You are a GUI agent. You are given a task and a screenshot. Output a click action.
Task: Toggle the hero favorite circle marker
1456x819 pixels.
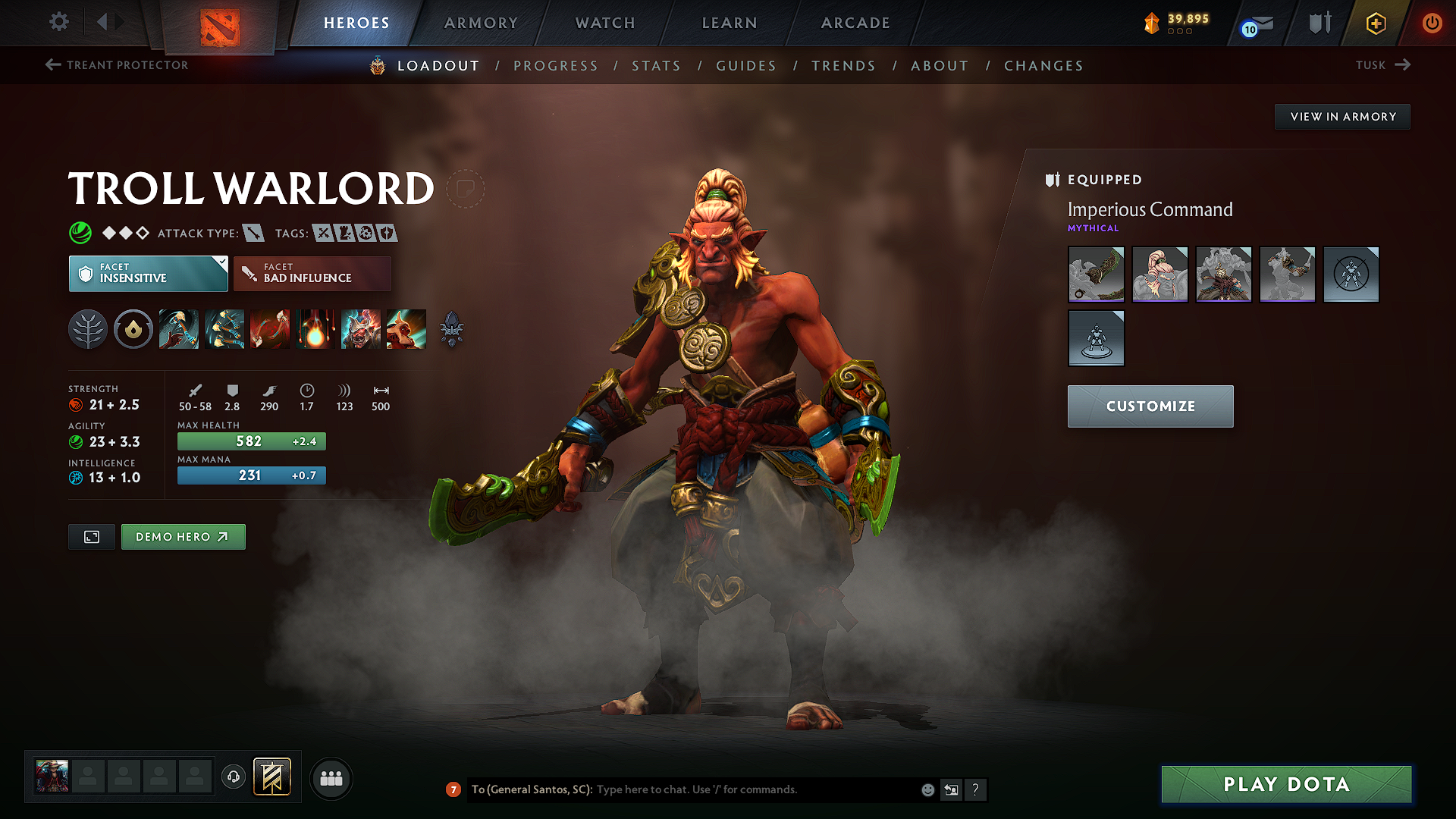coord(466,189)
